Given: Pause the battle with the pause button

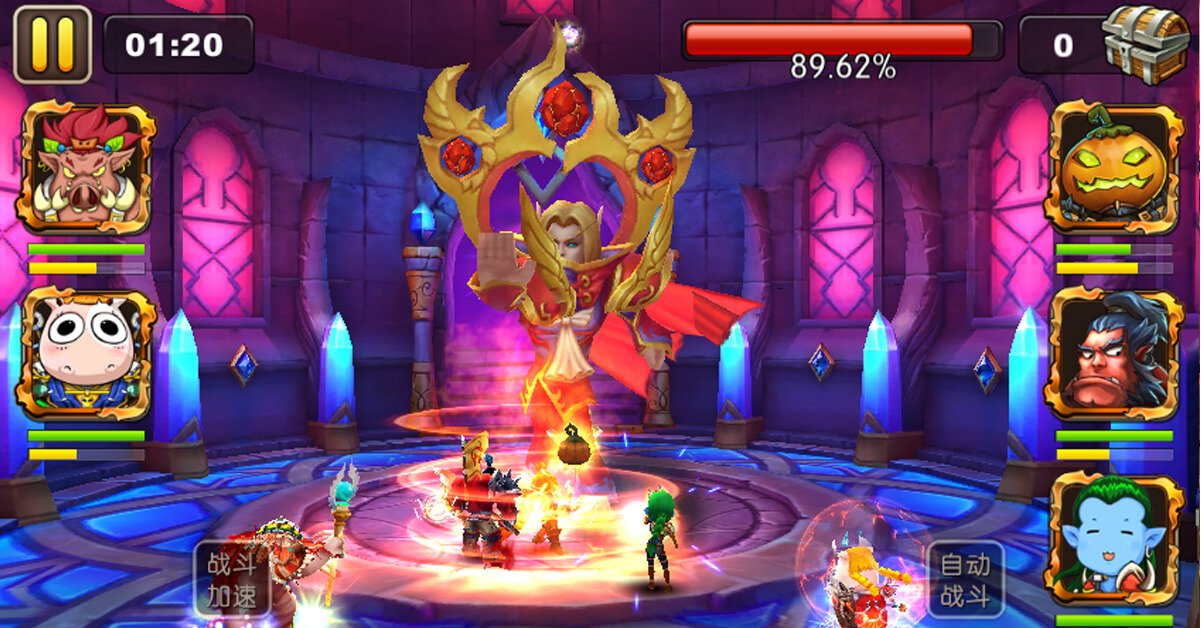Looking at the screenshot, I should [52, 44].
